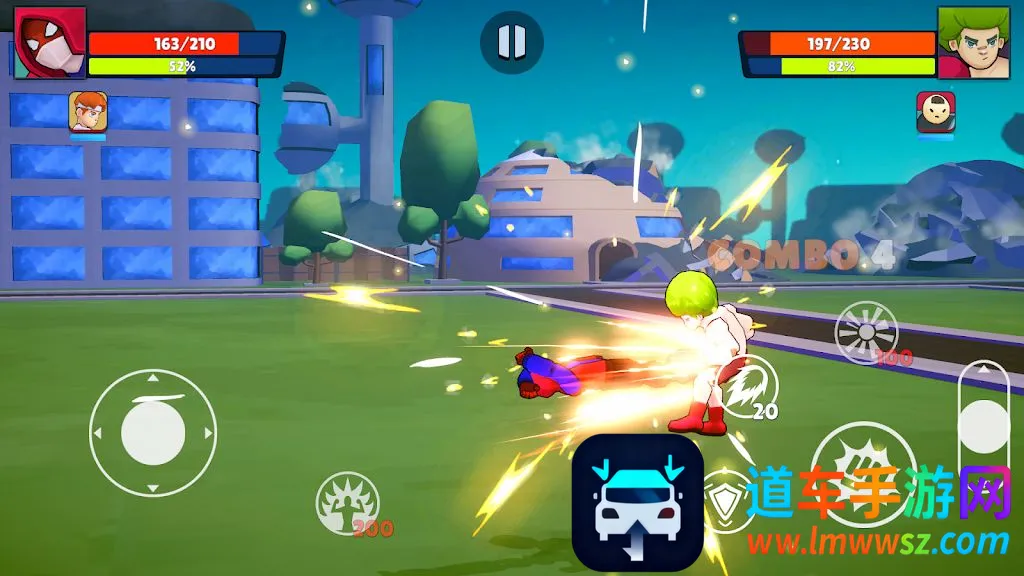Tap the movement joystick center knob
The height and width of the screenshot is (576, 1024).
pos(153,433)
